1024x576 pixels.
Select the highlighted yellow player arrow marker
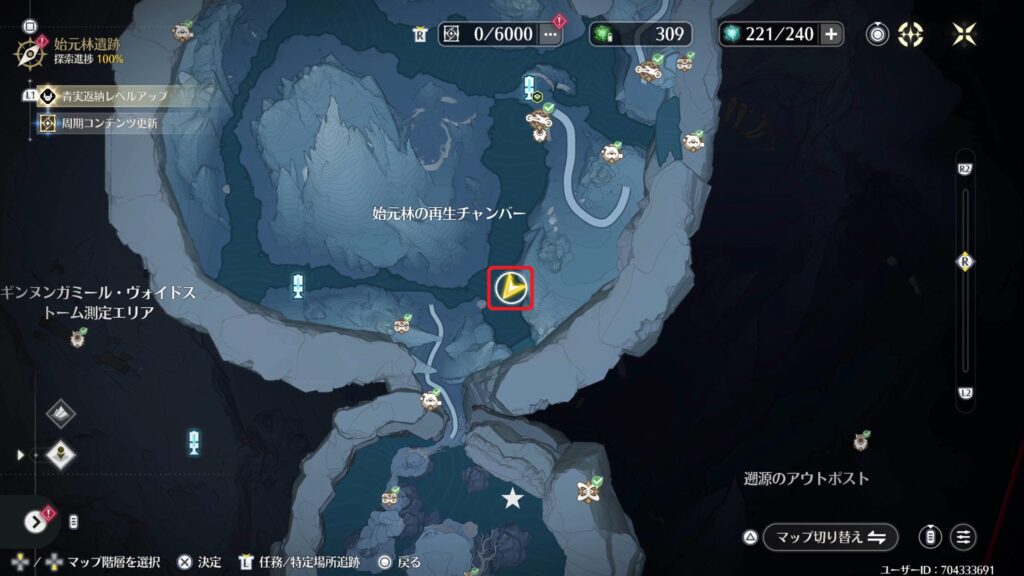(510, 289)
